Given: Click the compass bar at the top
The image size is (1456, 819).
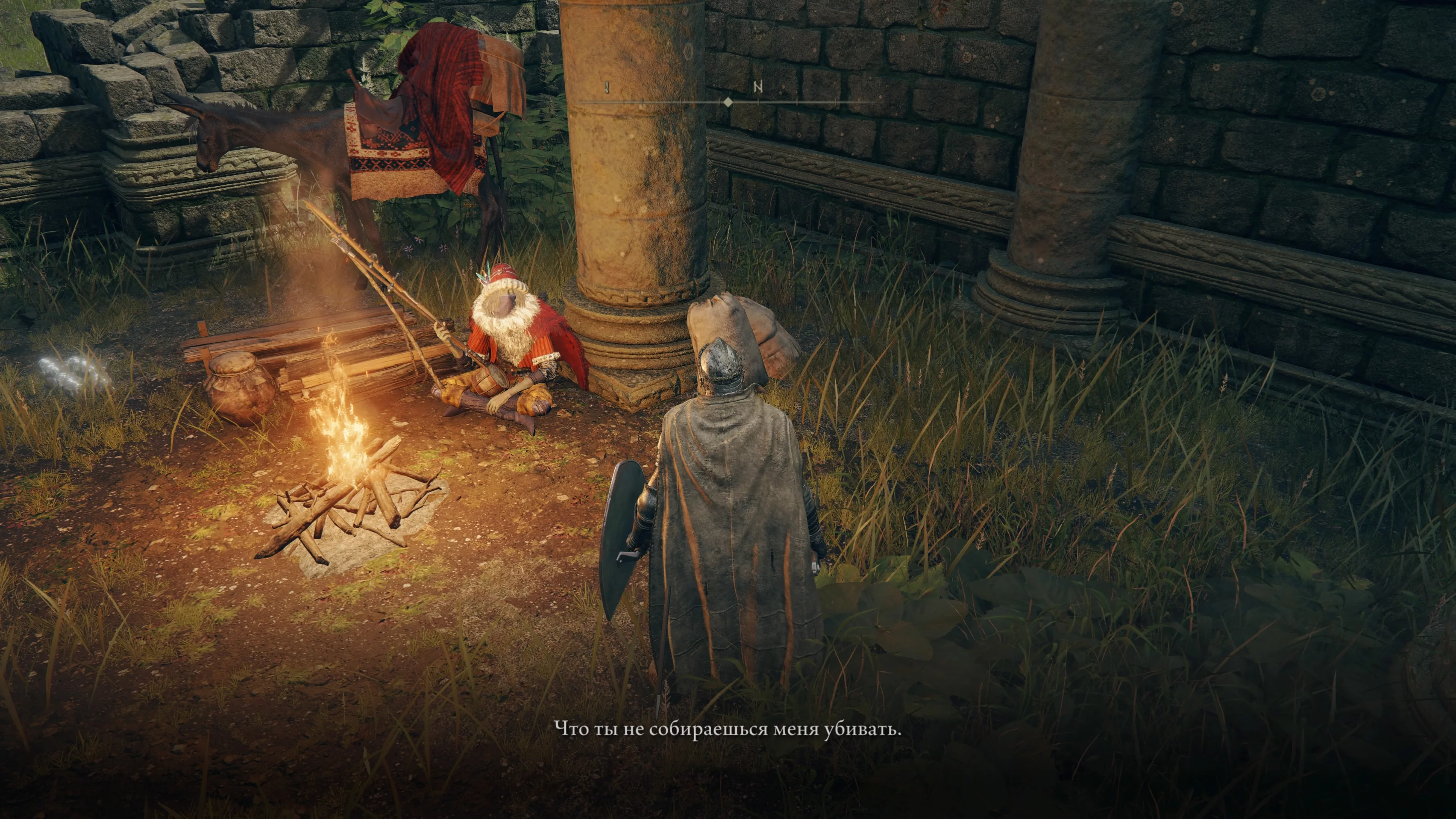Looking at the screenshot, I should tap(728, 101).
